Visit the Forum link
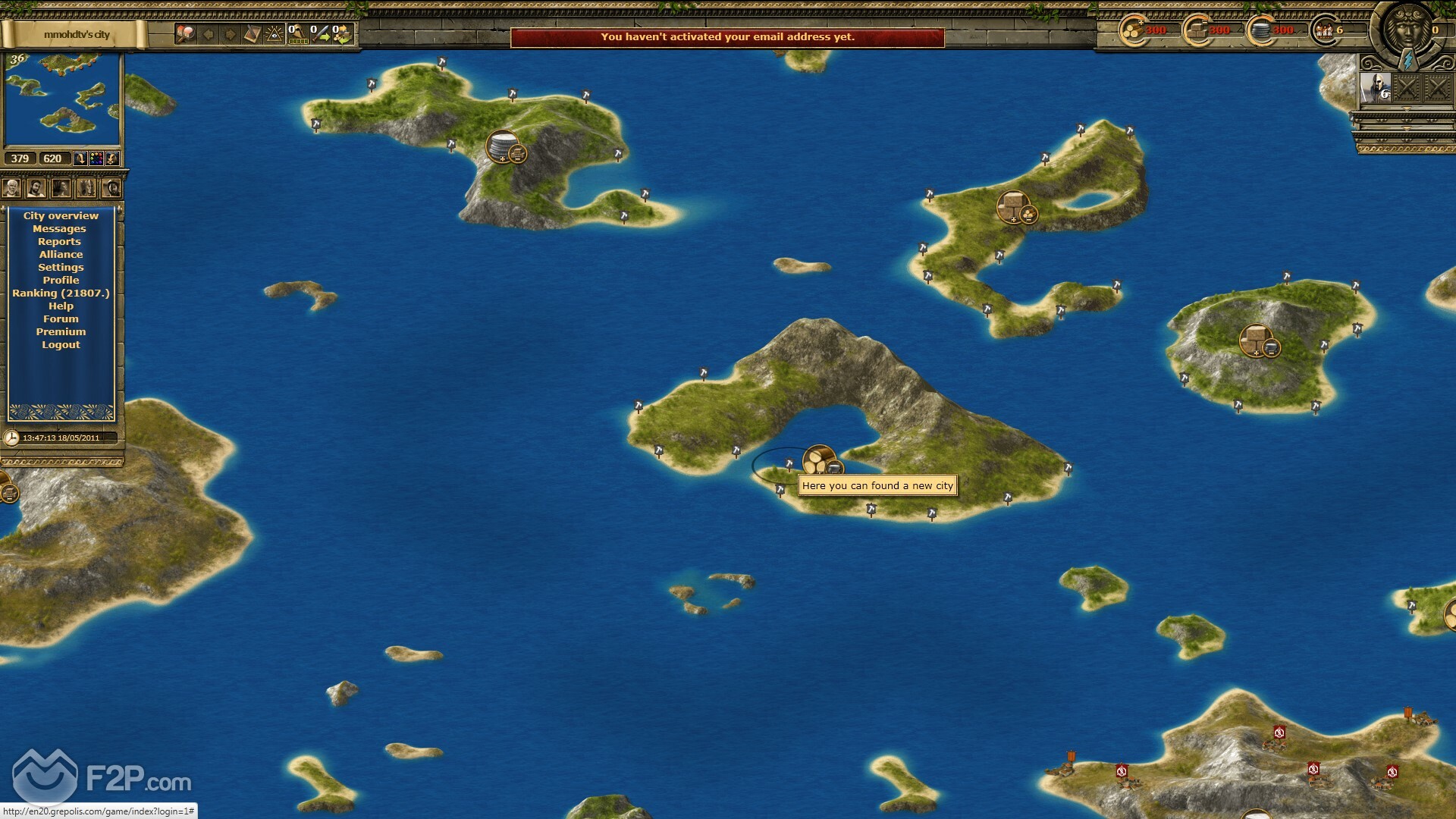1456x819 pixels. click(61, 319)
